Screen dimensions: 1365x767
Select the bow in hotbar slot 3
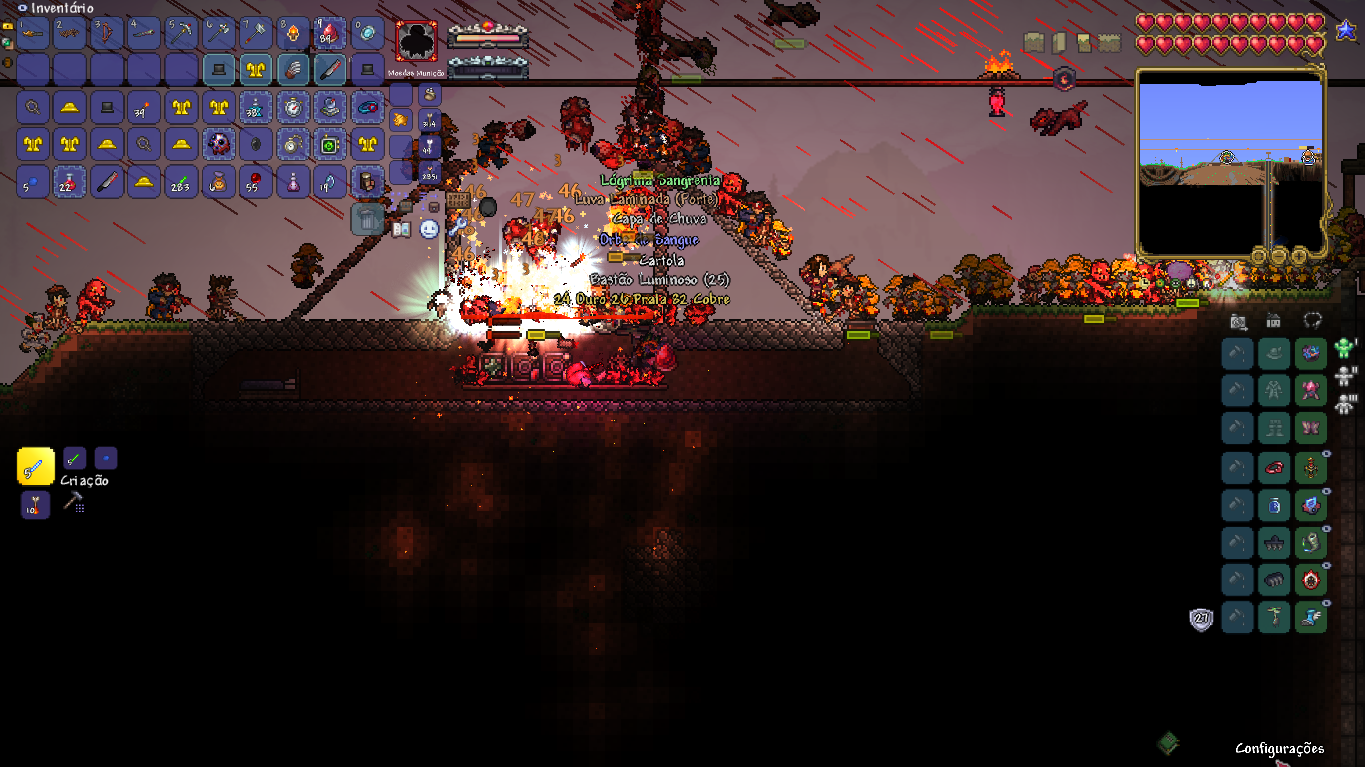[x=107, y=35]
